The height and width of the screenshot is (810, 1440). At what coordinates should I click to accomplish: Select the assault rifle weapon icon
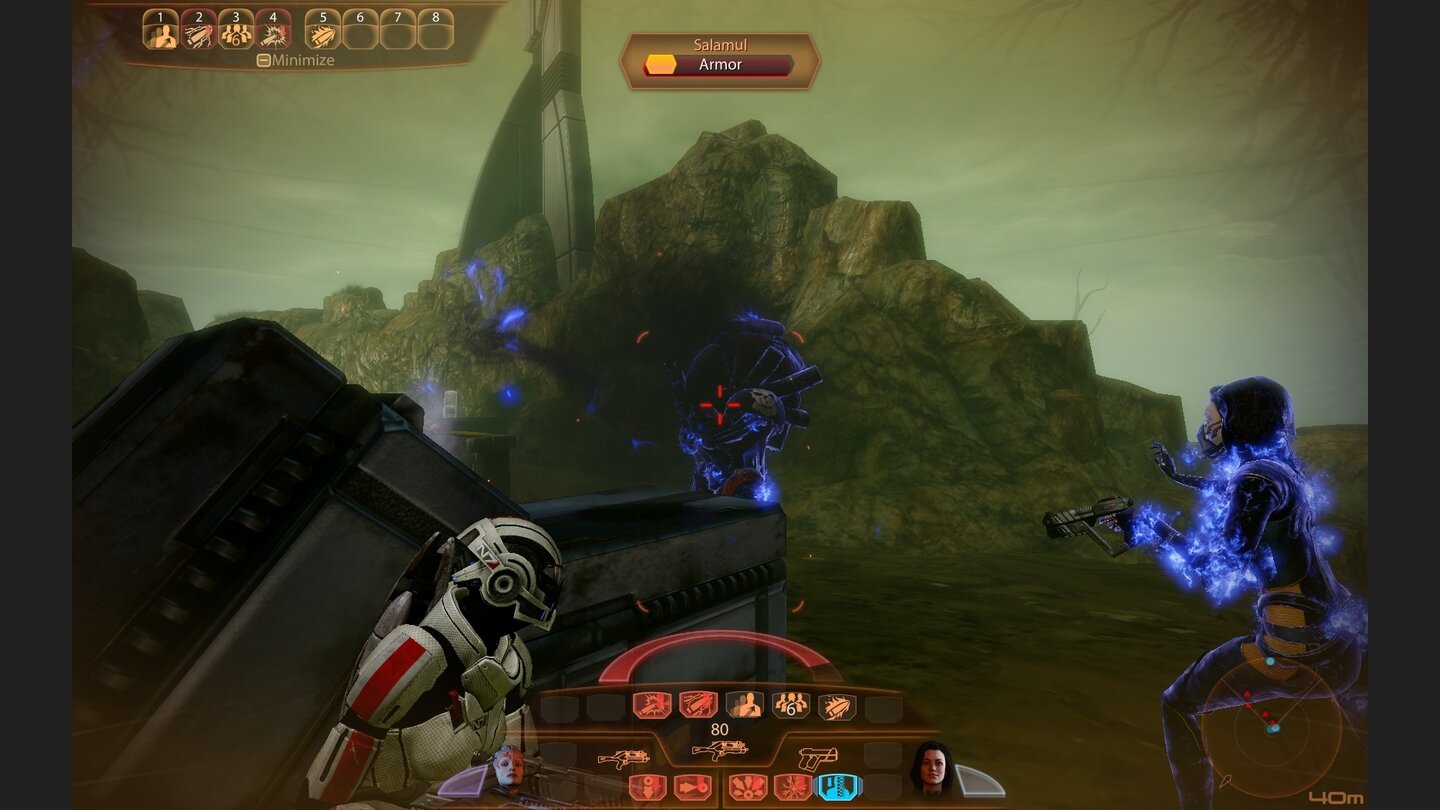point(719,750)
